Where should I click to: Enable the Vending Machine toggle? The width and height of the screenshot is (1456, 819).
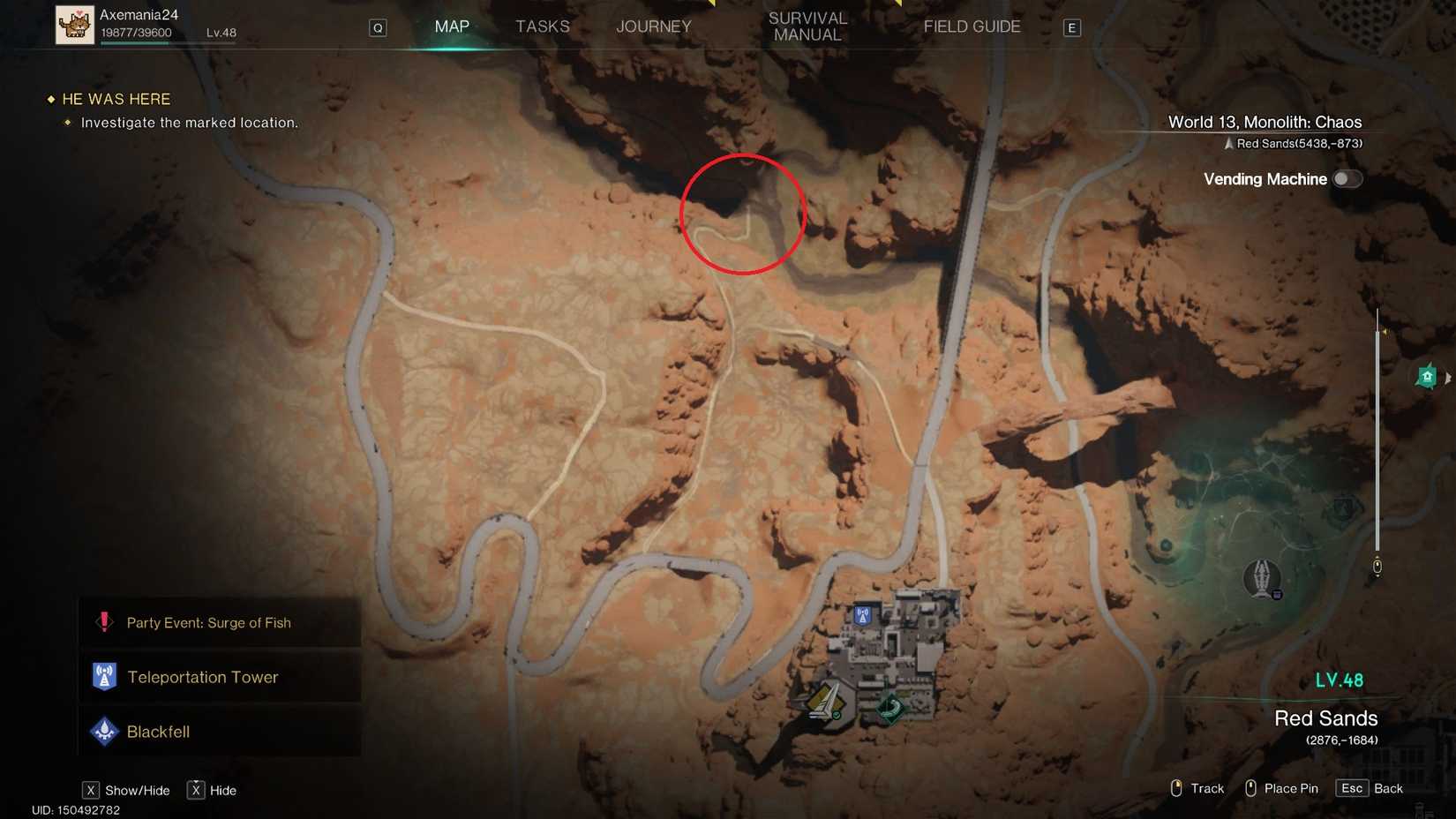[1347, 178]
